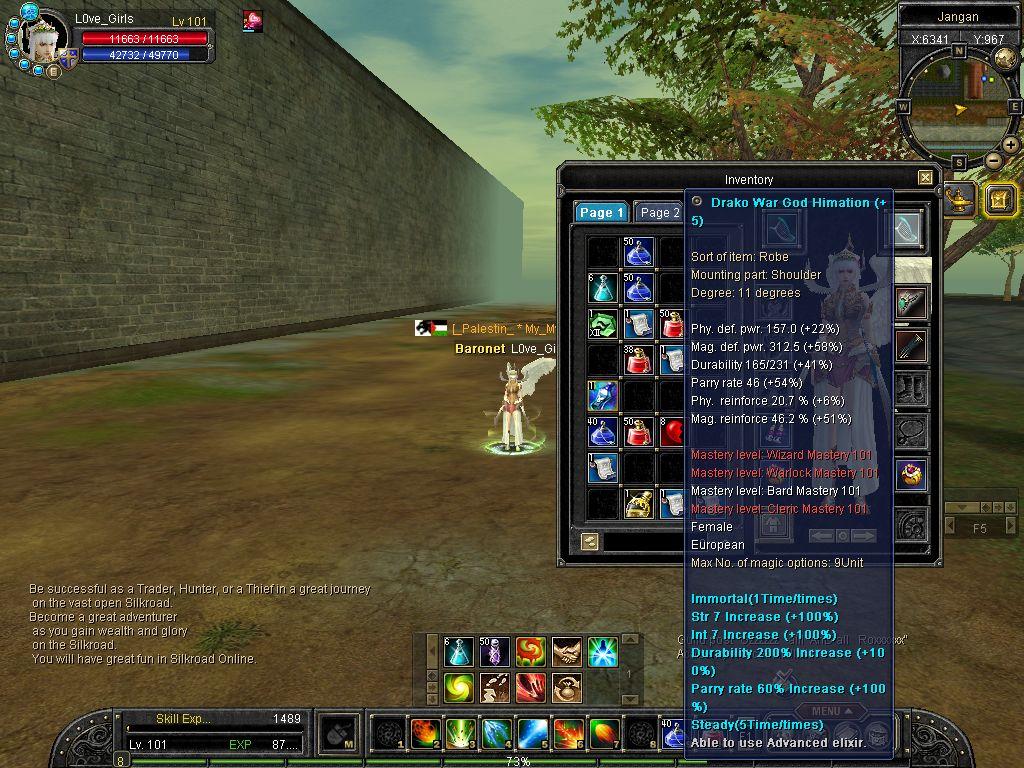Viewport: 1024px width, 768px height.
Task: Pick the yellow potion flask in inventory
Action: [639, 504]
